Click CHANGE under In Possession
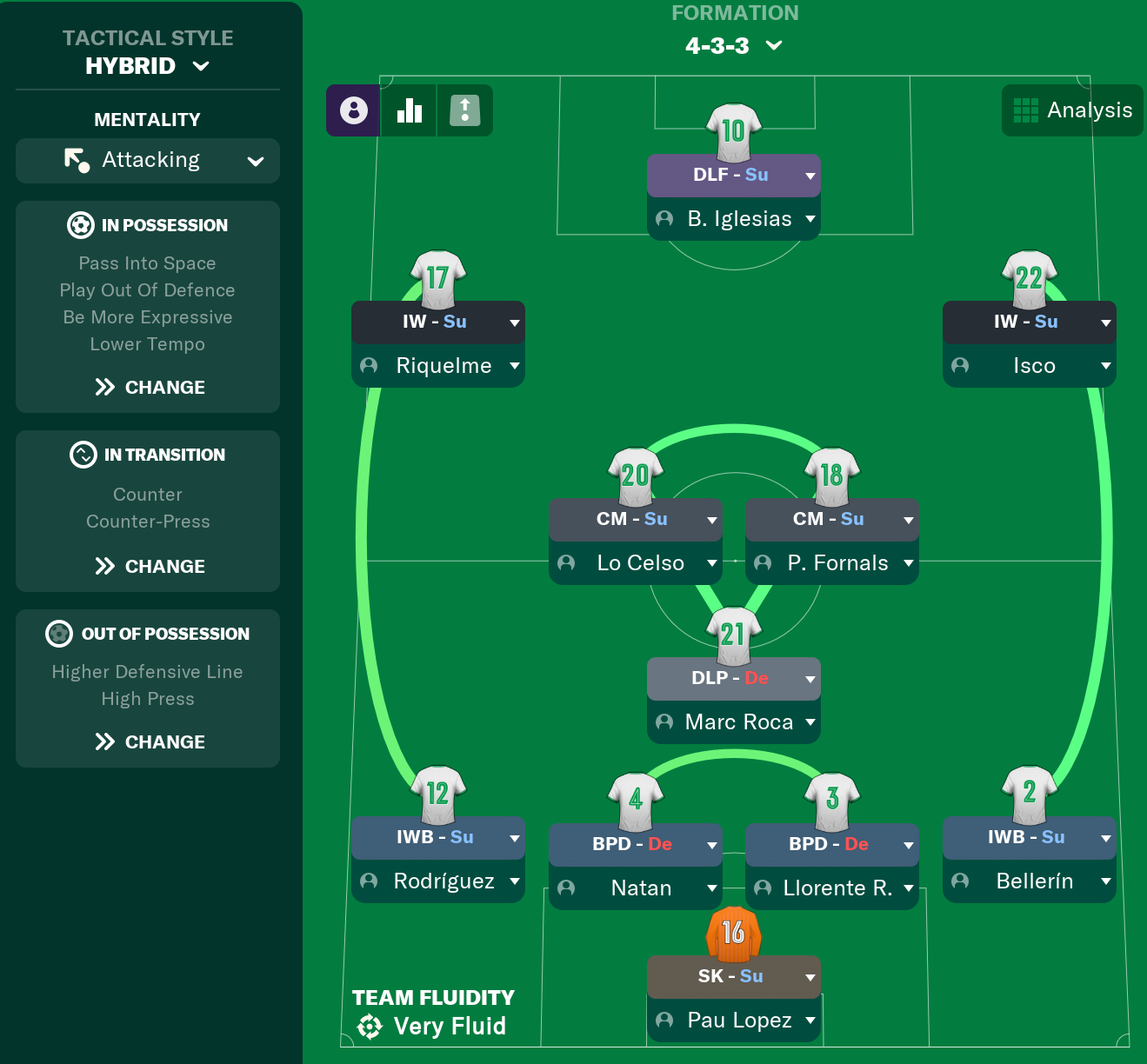Screen dimensions: 1147x1064 (148, 387)
